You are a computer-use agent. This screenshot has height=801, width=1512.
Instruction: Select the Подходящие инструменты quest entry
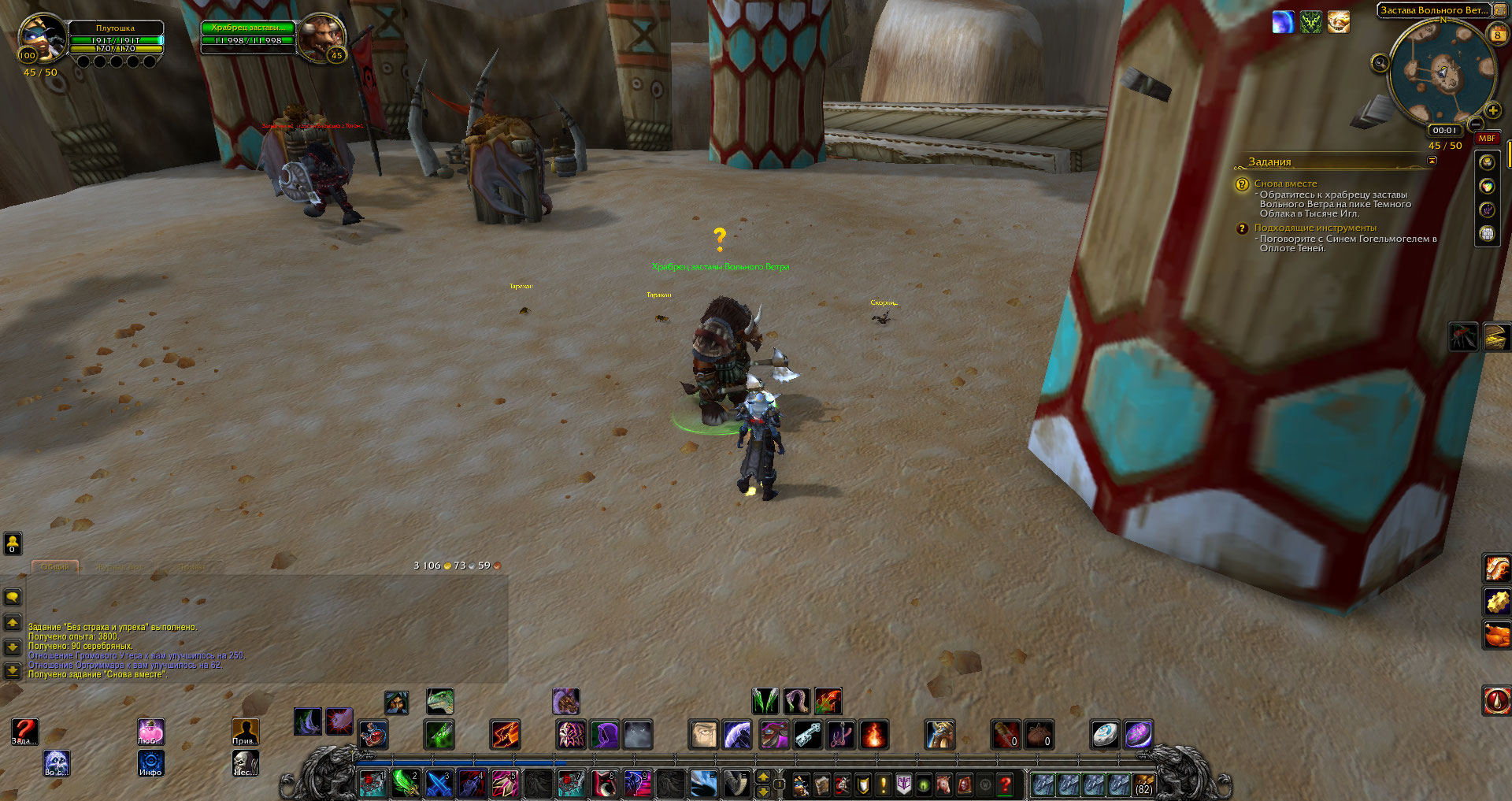1315,228
